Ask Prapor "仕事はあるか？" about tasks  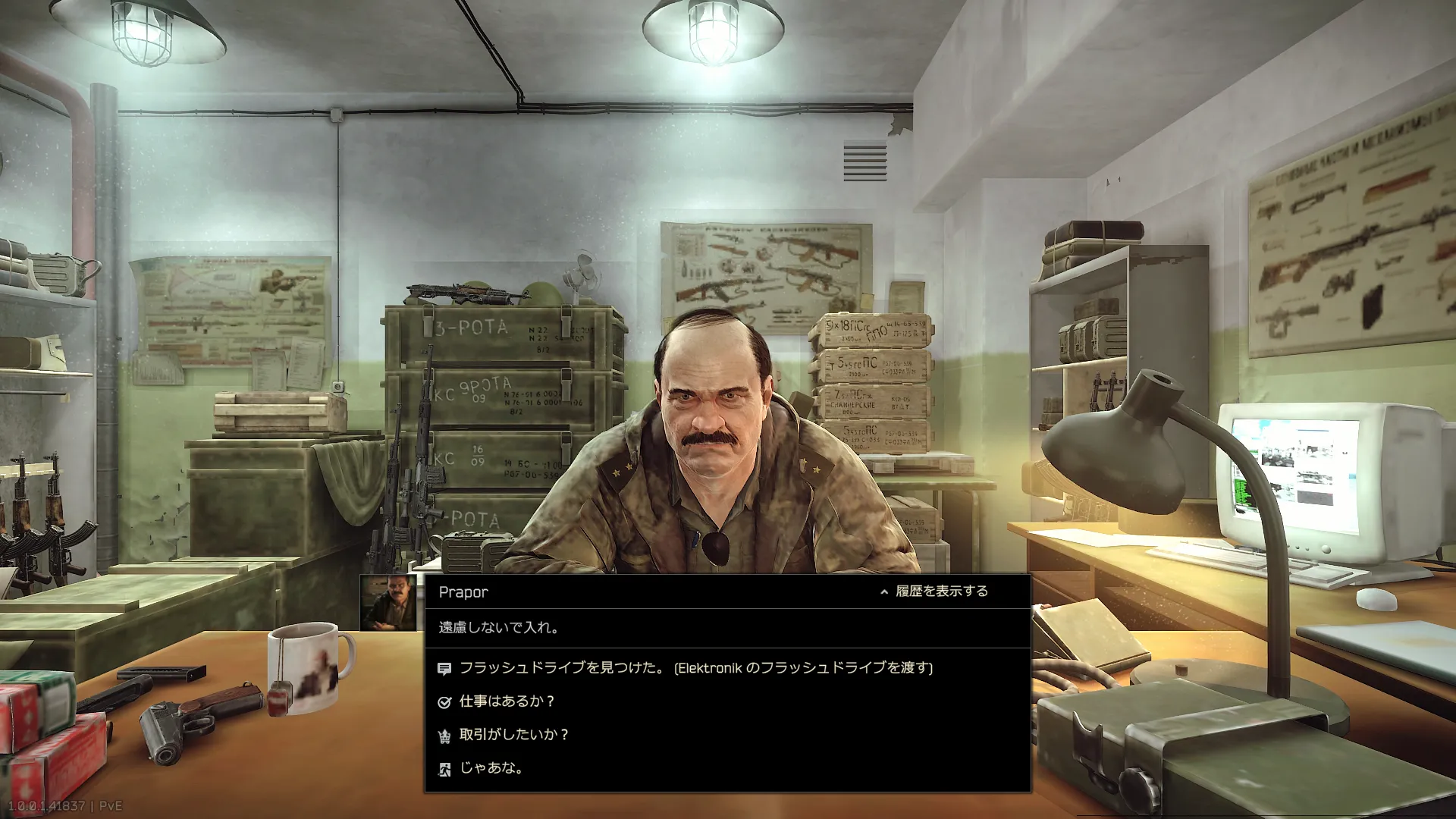tap(507, 701)
